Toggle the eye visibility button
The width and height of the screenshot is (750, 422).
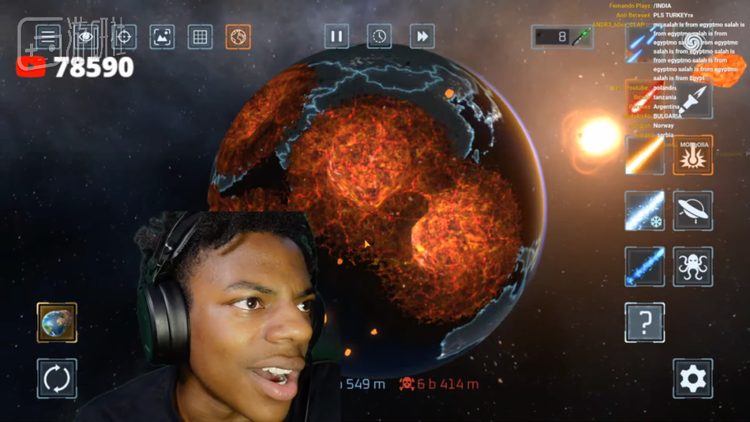pos(85,37)
